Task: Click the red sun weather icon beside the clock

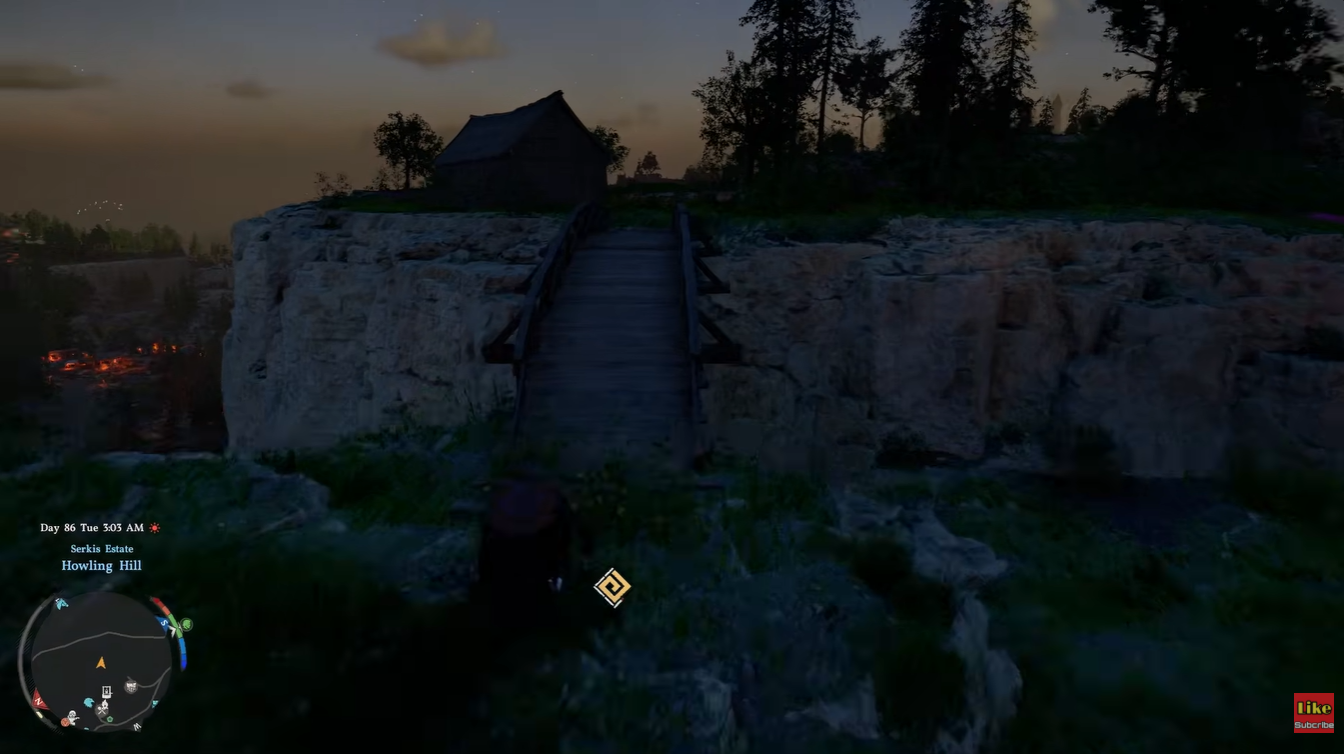Action: [x=154, y=527]
